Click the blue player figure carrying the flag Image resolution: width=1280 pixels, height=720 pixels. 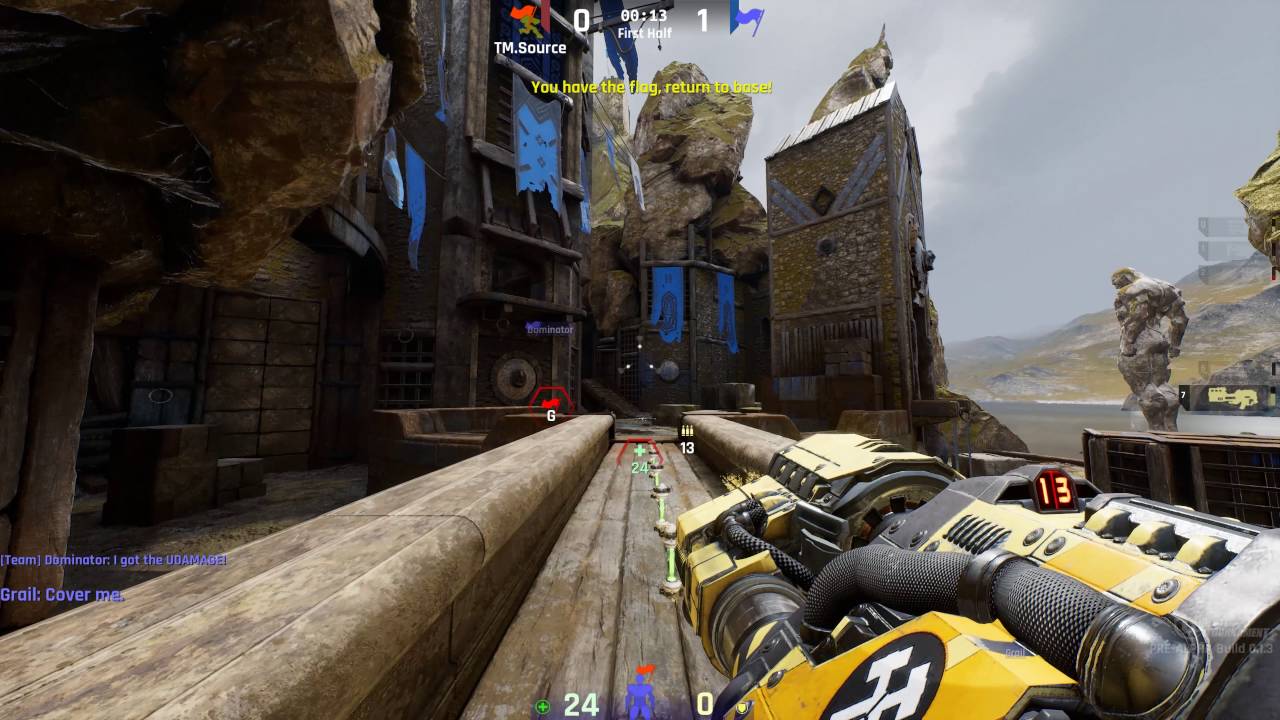tap(640, 695)
